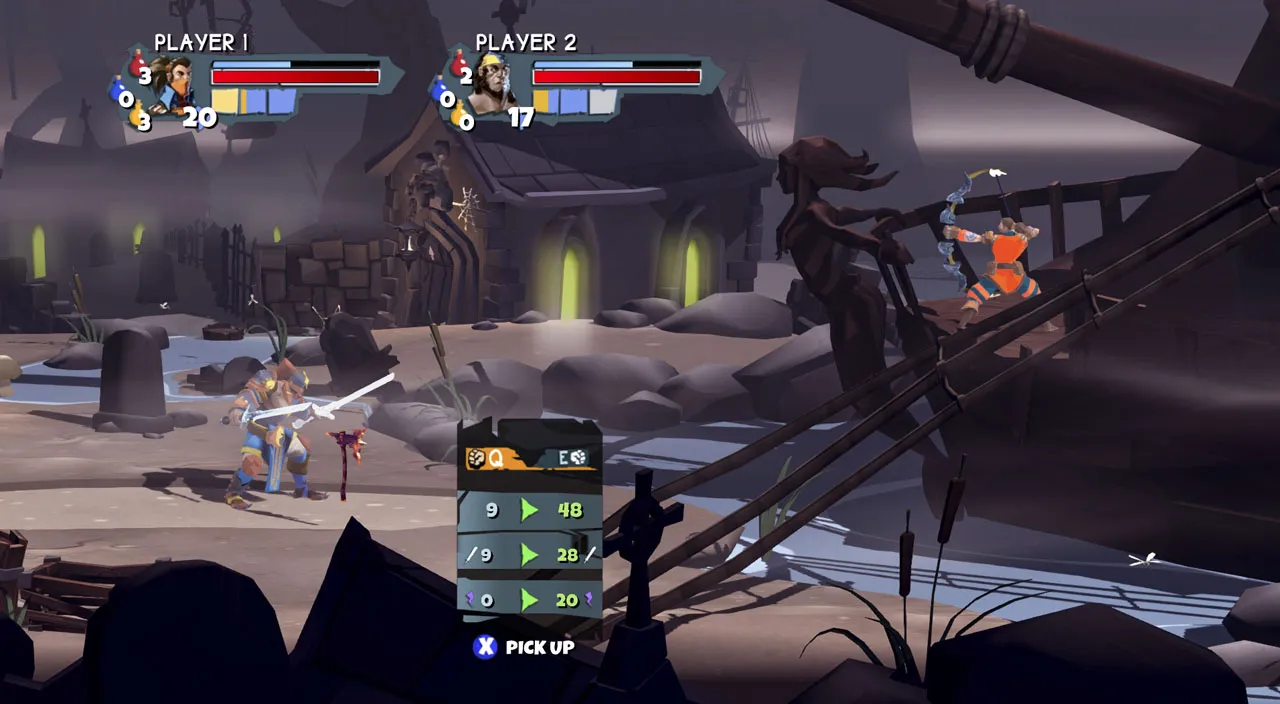Use Player 1's blue potion
Viewport: 1280px width, 704px height.
pos(119,95)
